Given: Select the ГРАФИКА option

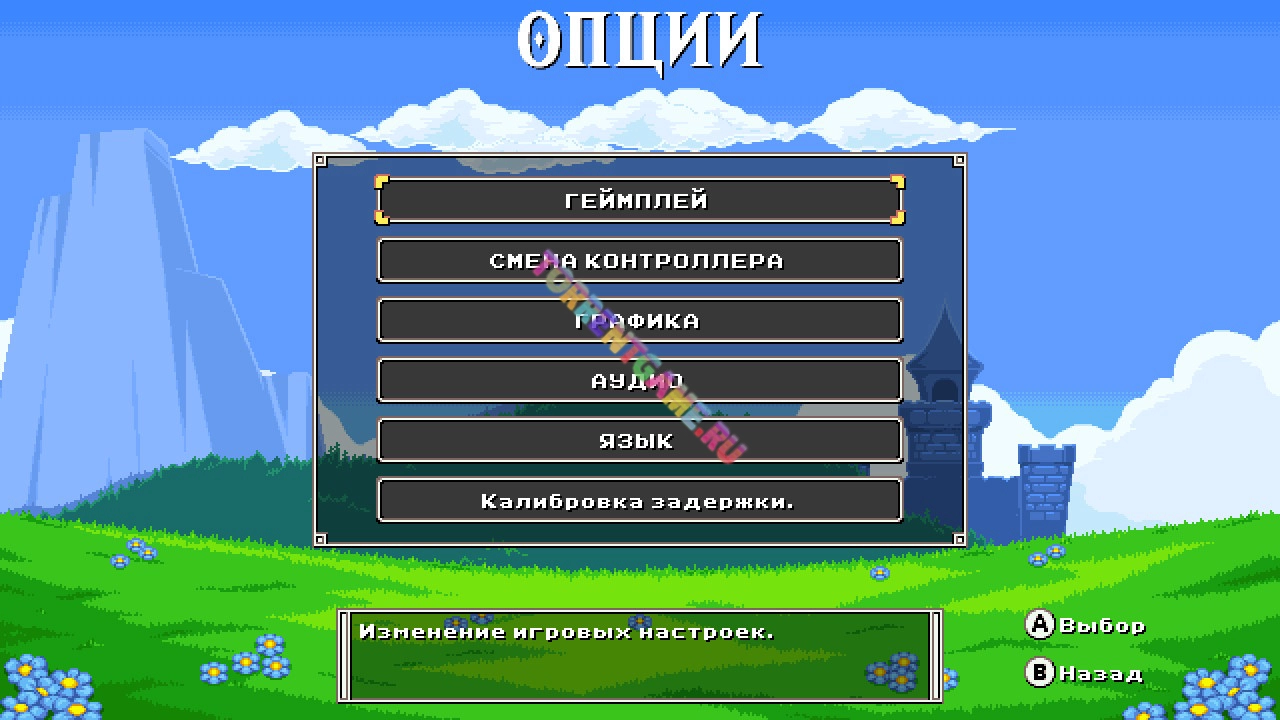Looking at the screenshot, I should 639,320.
